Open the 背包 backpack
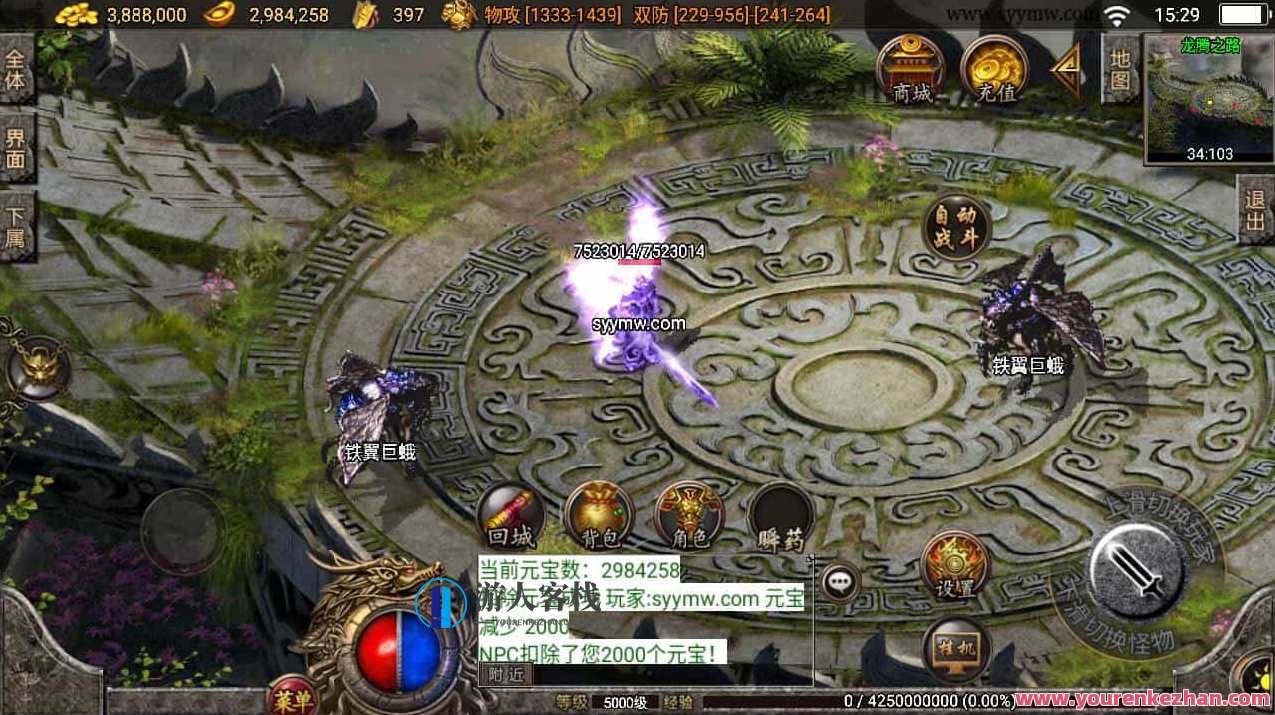1275x715 pixels. tap(600, 517)
